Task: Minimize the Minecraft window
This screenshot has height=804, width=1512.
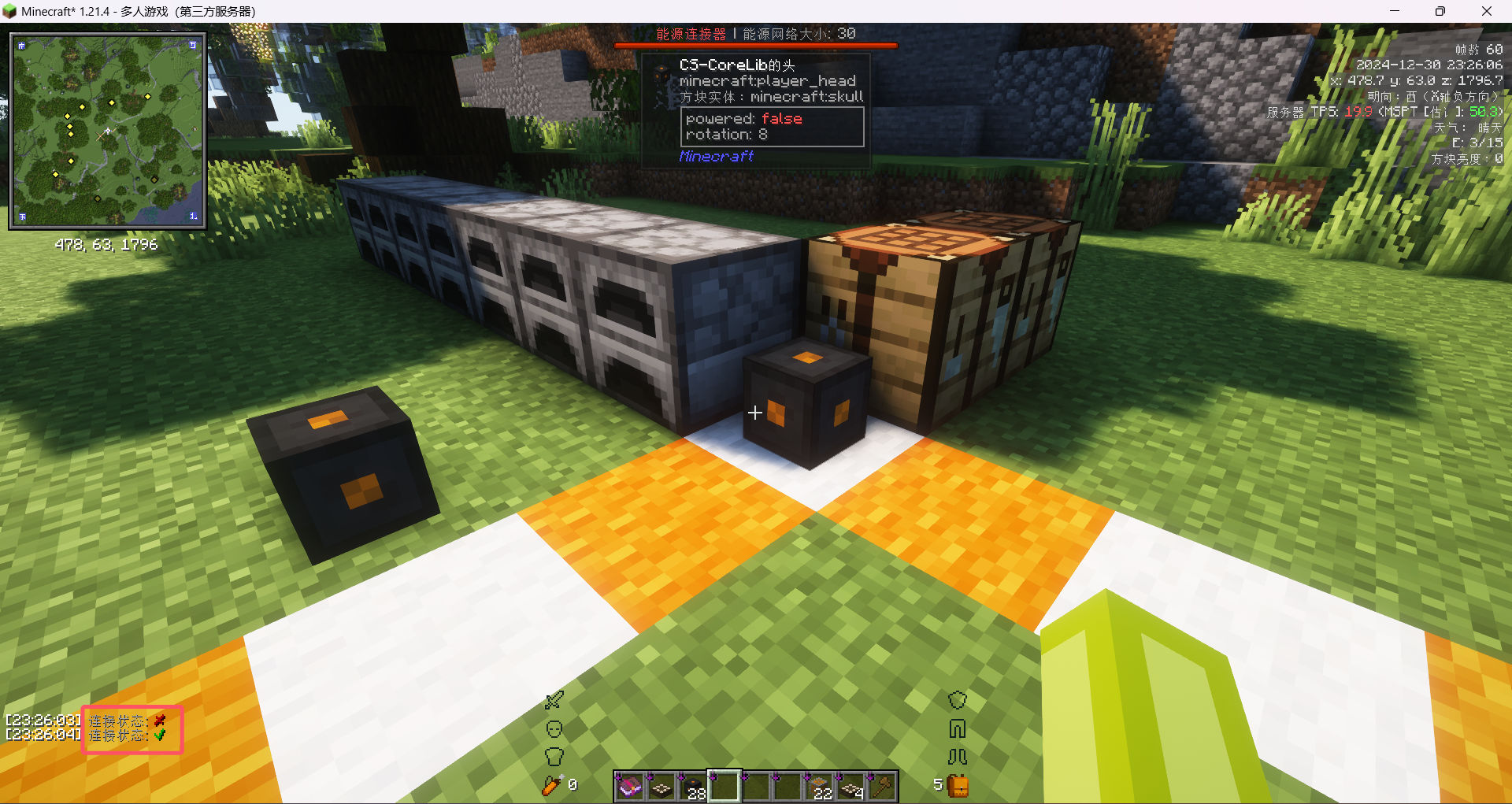Action: [x=1395, y=11]
